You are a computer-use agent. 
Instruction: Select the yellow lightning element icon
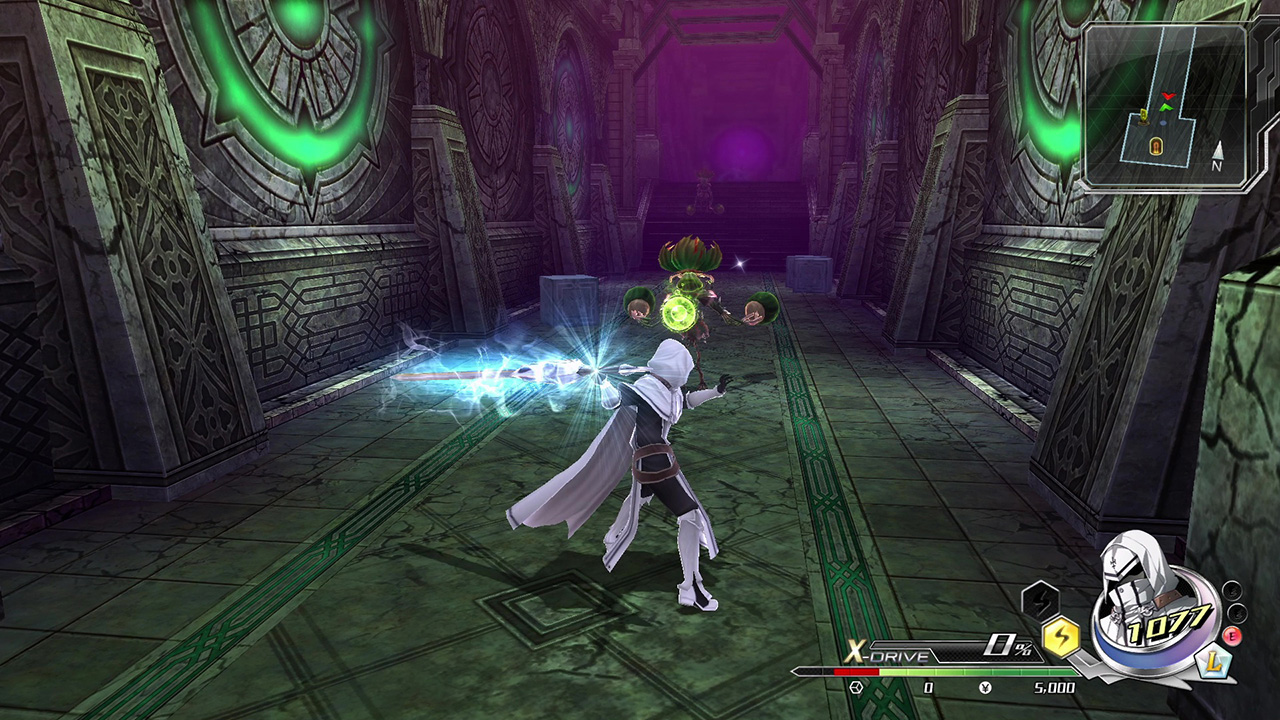tap(1061, 635)
